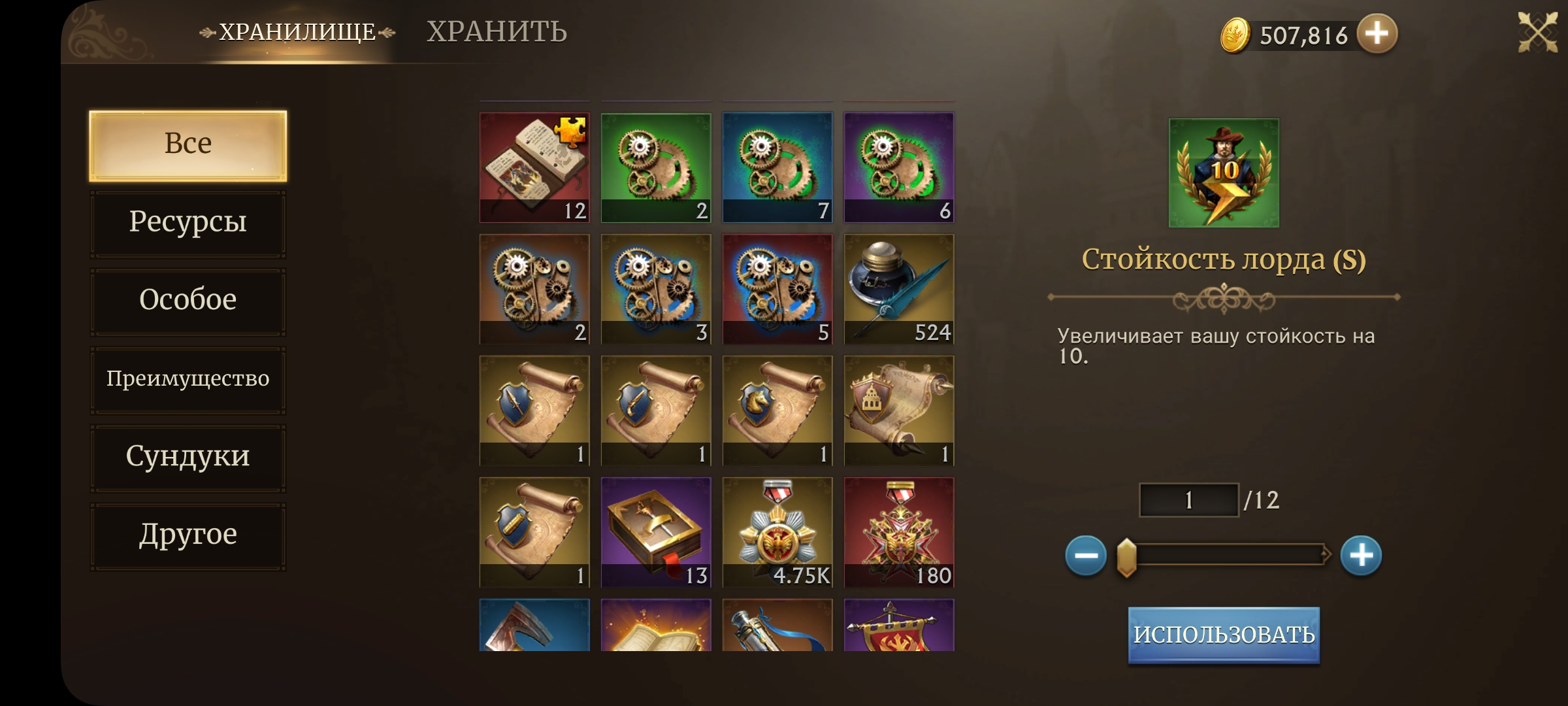Close the storage window
1568x706 pixels.
[1537, 31]
